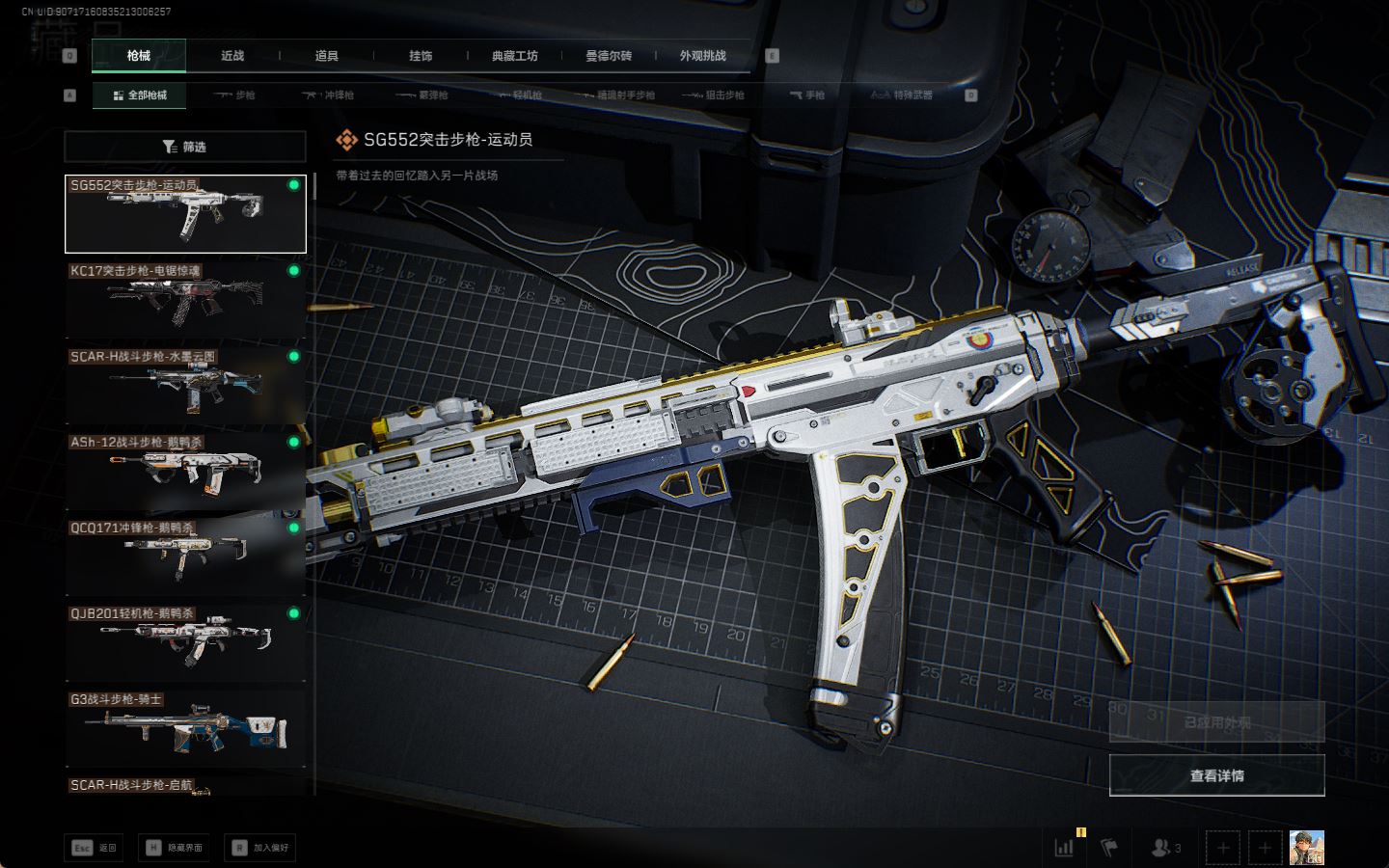1389x868 pixels.
Task: Switch to the 外观挑战 tab
Action: tap(702, 56)
